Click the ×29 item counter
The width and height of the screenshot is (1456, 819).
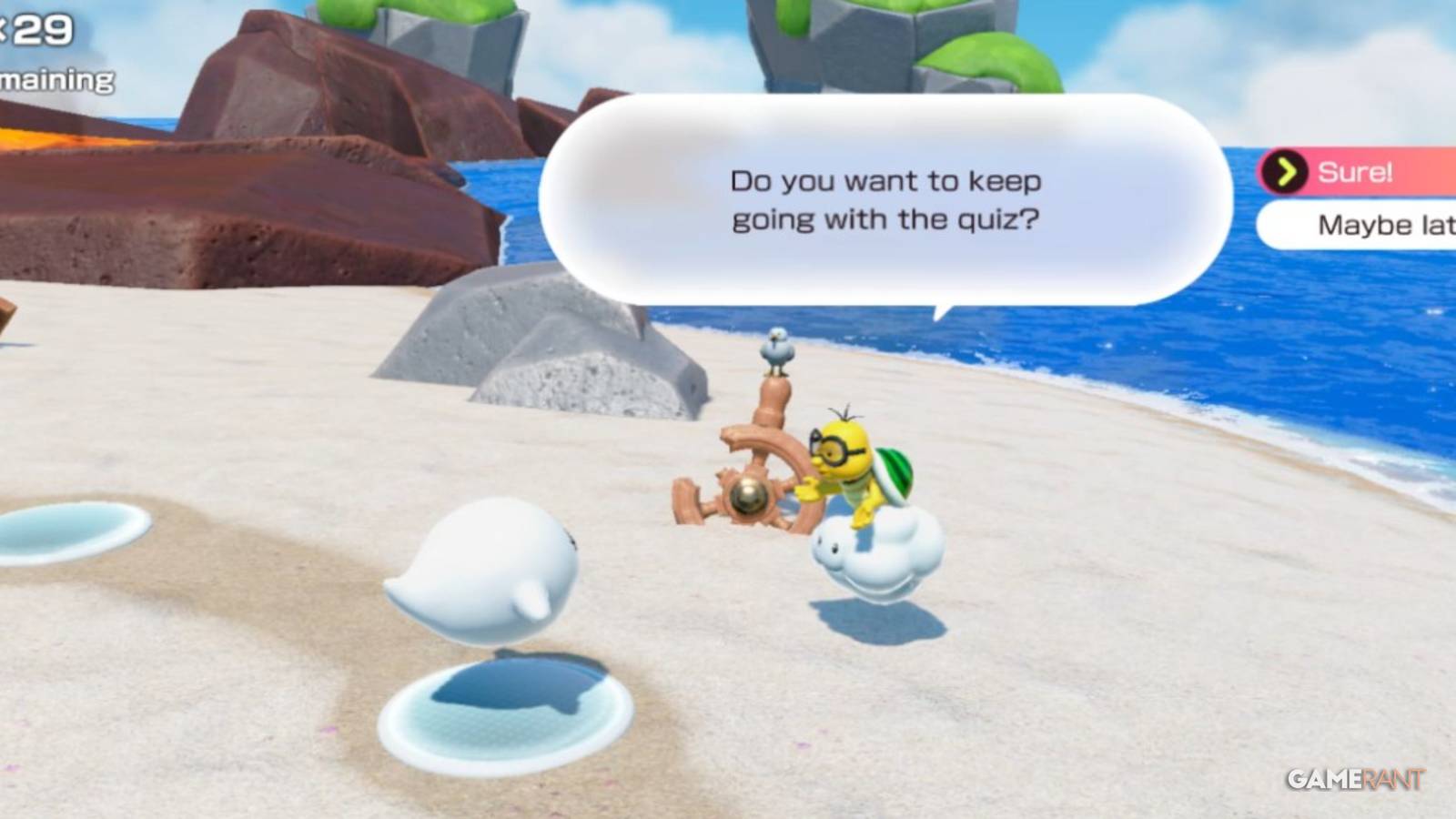tap(36, 32)
